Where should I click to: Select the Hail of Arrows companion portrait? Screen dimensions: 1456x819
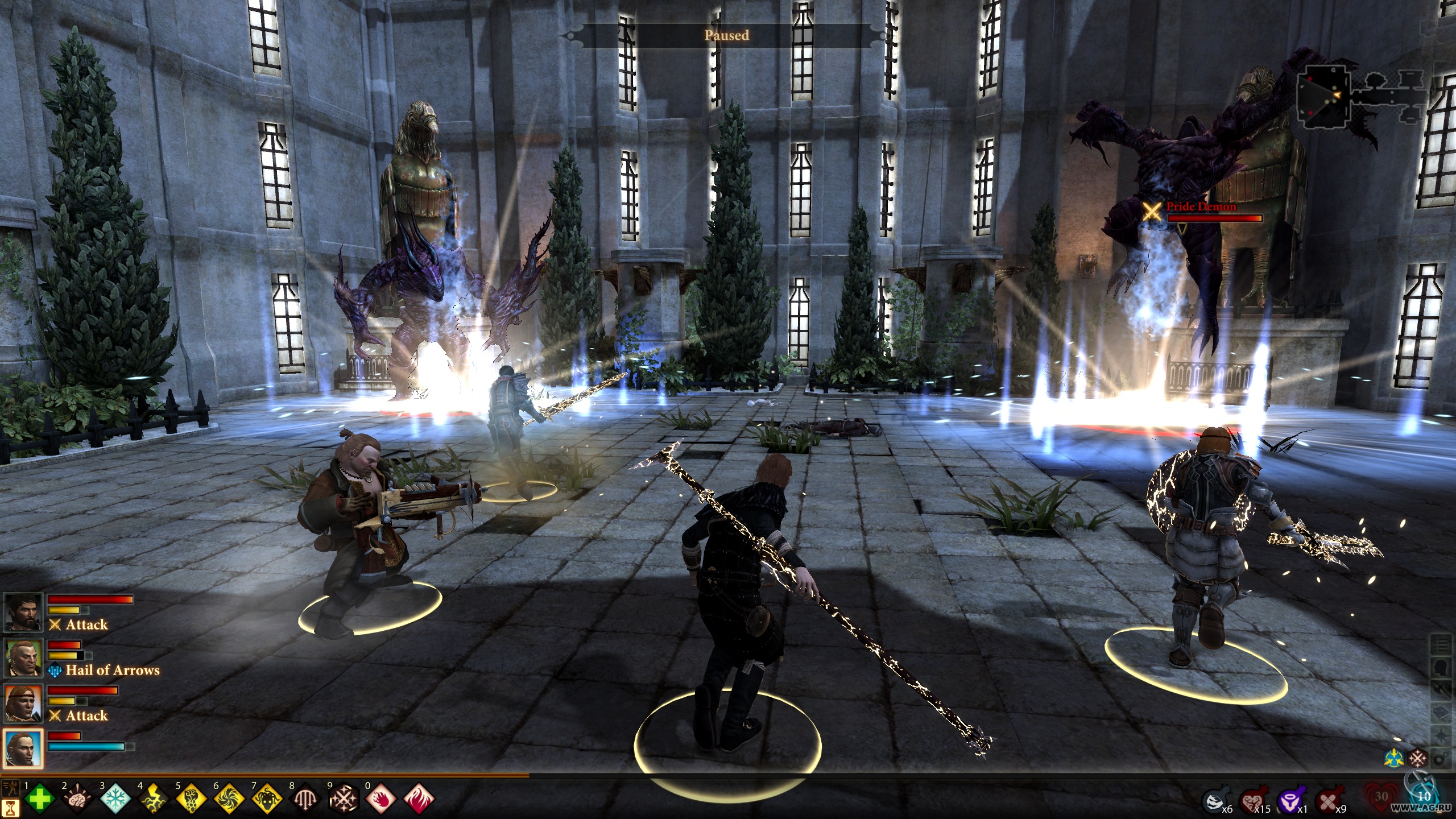[23, 658]
